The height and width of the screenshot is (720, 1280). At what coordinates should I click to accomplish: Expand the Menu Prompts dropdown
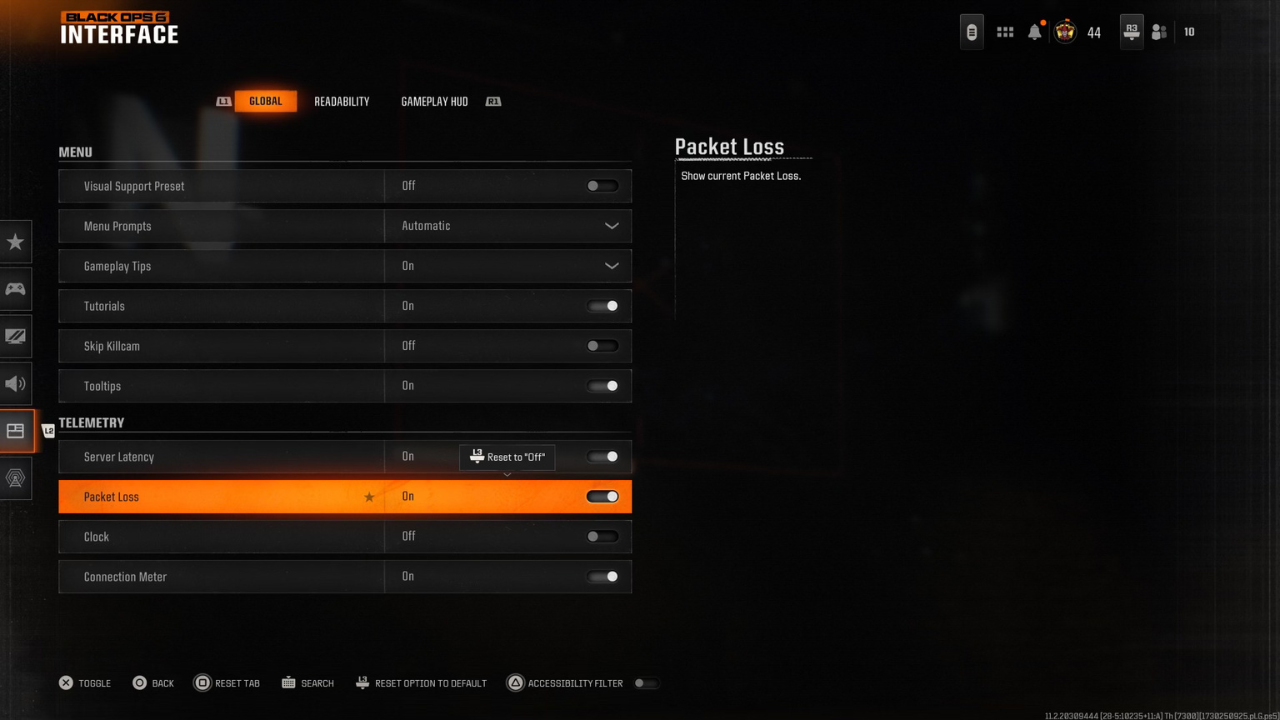pos(611,225)
